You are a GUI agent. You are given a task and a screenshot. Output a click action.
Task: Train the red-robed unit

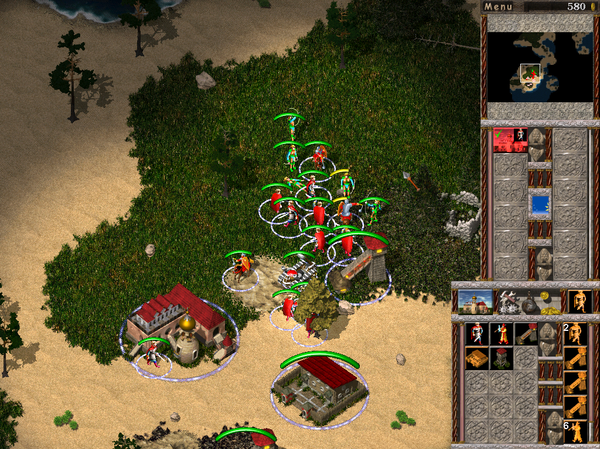click(501, 333)
